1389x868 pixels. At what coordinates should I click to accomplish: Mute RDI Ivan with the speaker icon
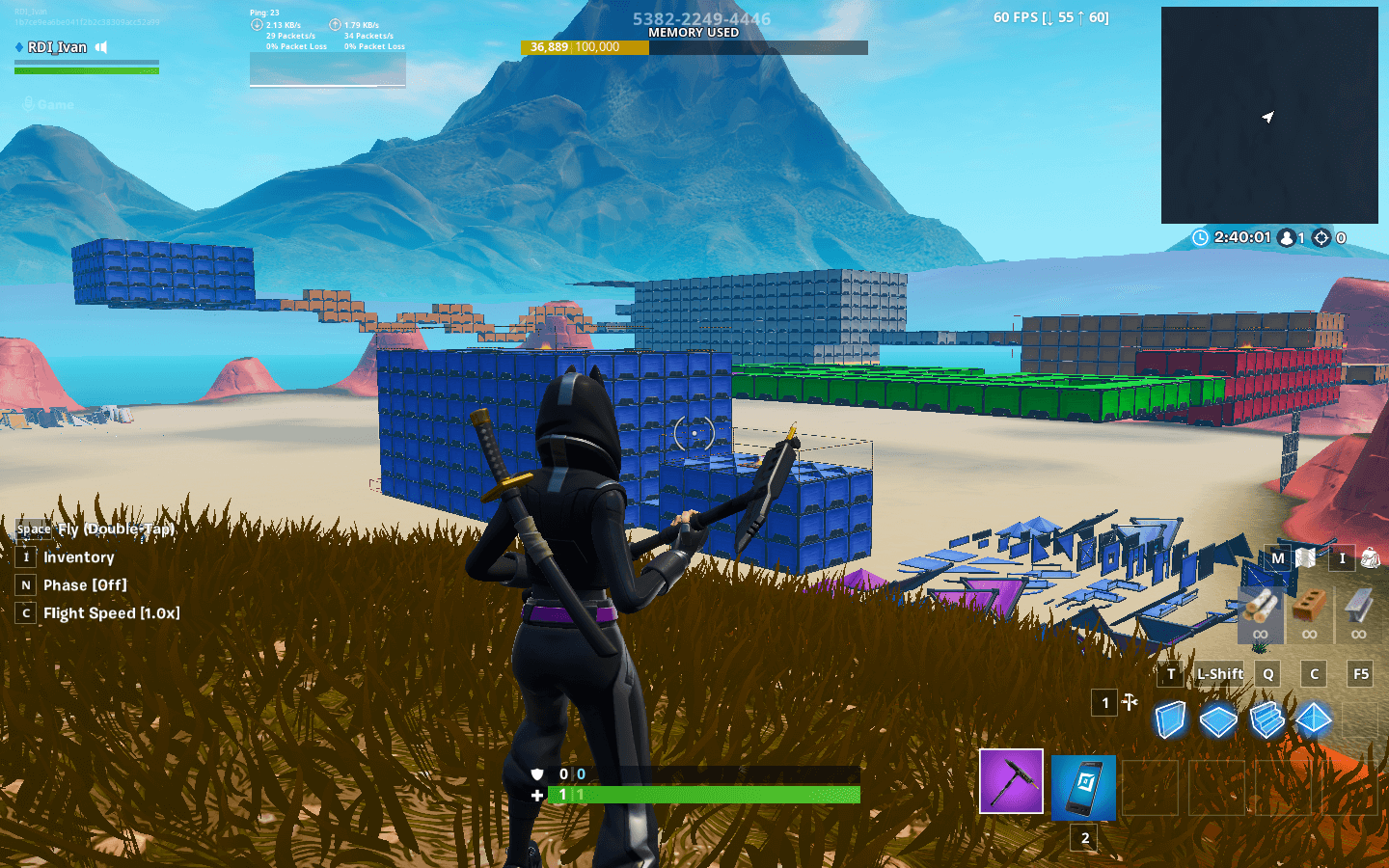(x=100, y=46)
